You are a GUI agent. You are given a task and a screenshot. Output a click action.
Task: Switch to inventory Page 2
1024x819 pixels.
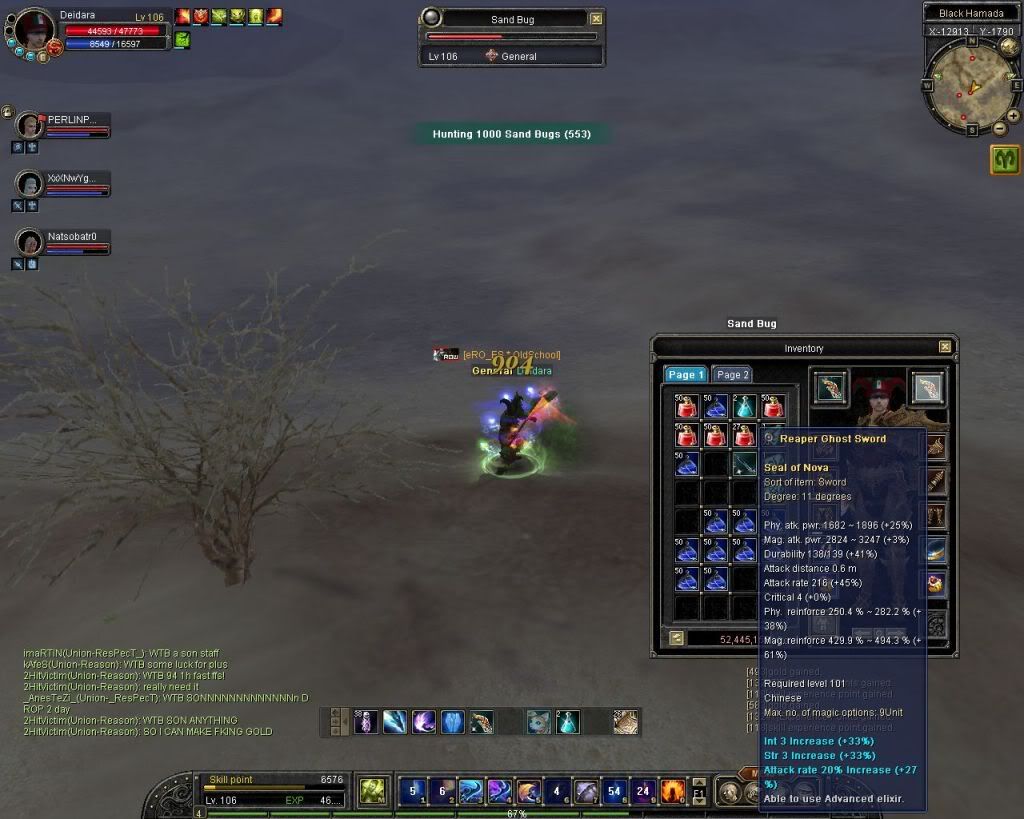coord(732,374)
